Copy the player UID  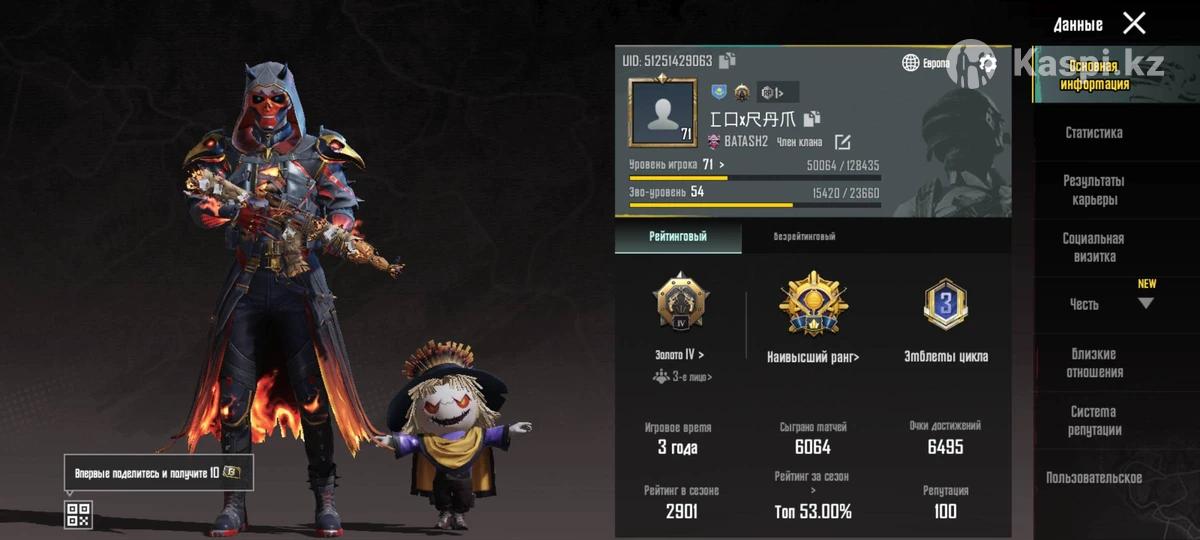click(727, 61)
